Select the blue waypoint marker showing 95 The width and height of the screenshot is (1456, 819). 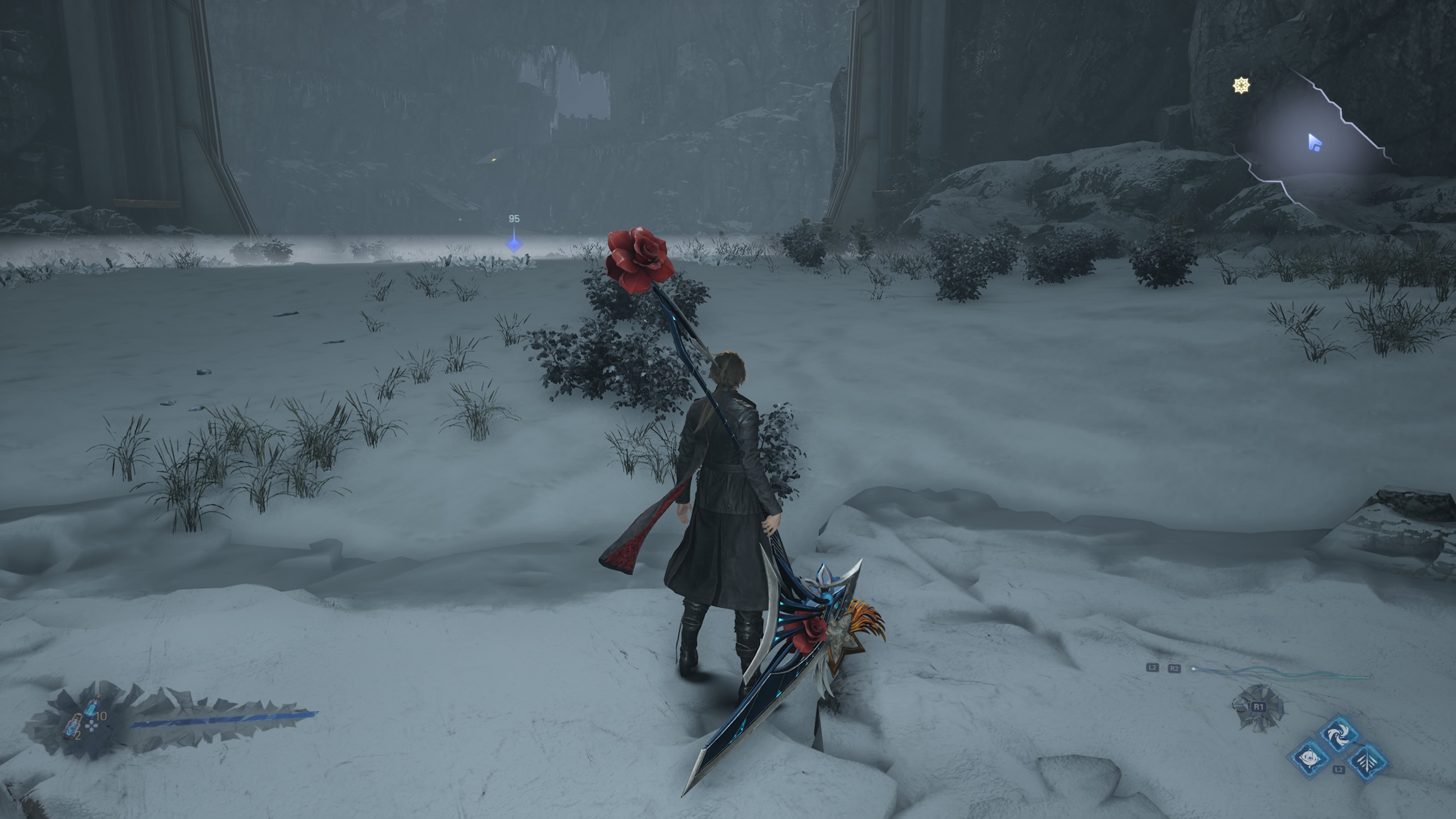tap(514, 243)
